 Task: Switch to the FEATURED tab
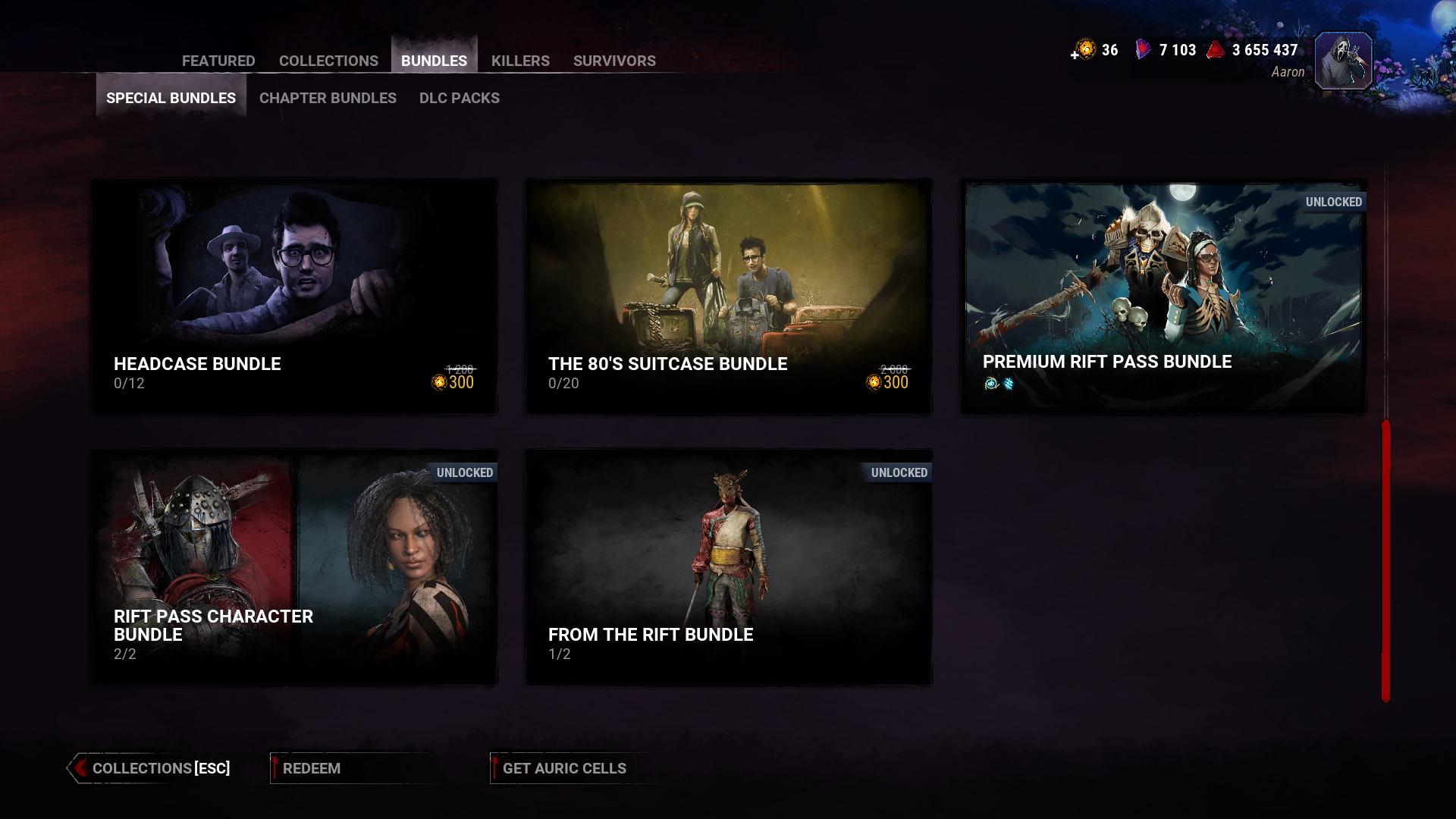click(x=218, y=61)
